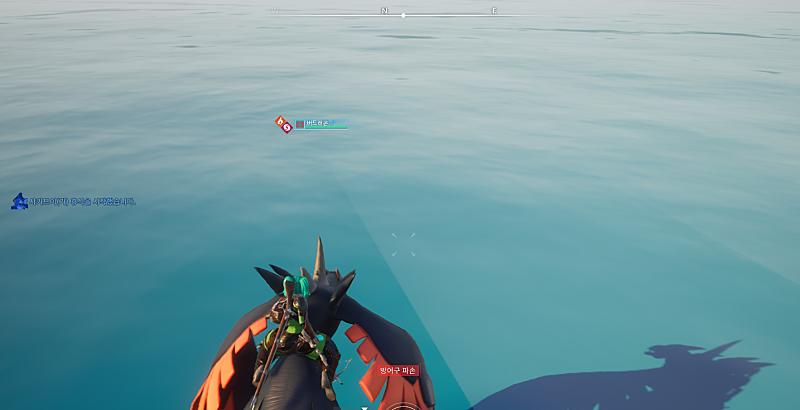The width and height of the screenshot is (800, 410).
Task: Click the crimson diamond S icon
Action: [x=288, y=127]
